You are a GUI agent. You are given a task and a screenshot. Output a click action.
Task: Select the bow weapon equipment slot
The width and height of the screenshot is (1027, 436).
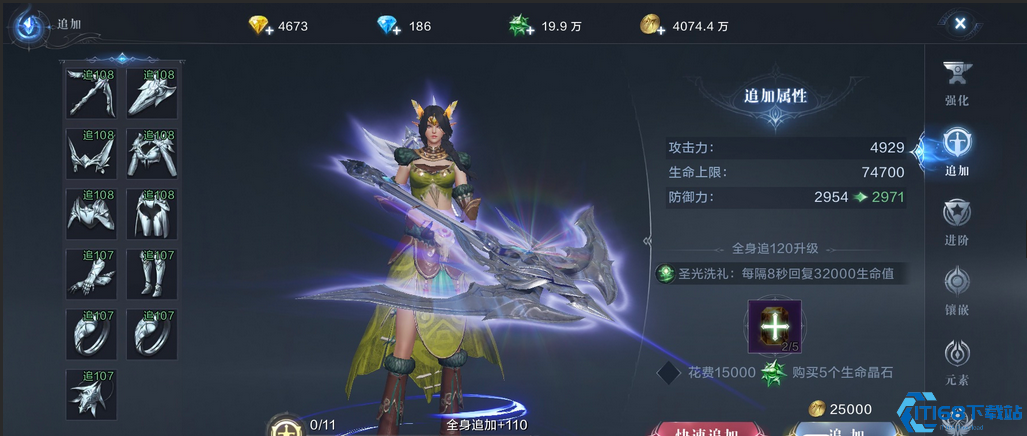(x=91, y=94)
